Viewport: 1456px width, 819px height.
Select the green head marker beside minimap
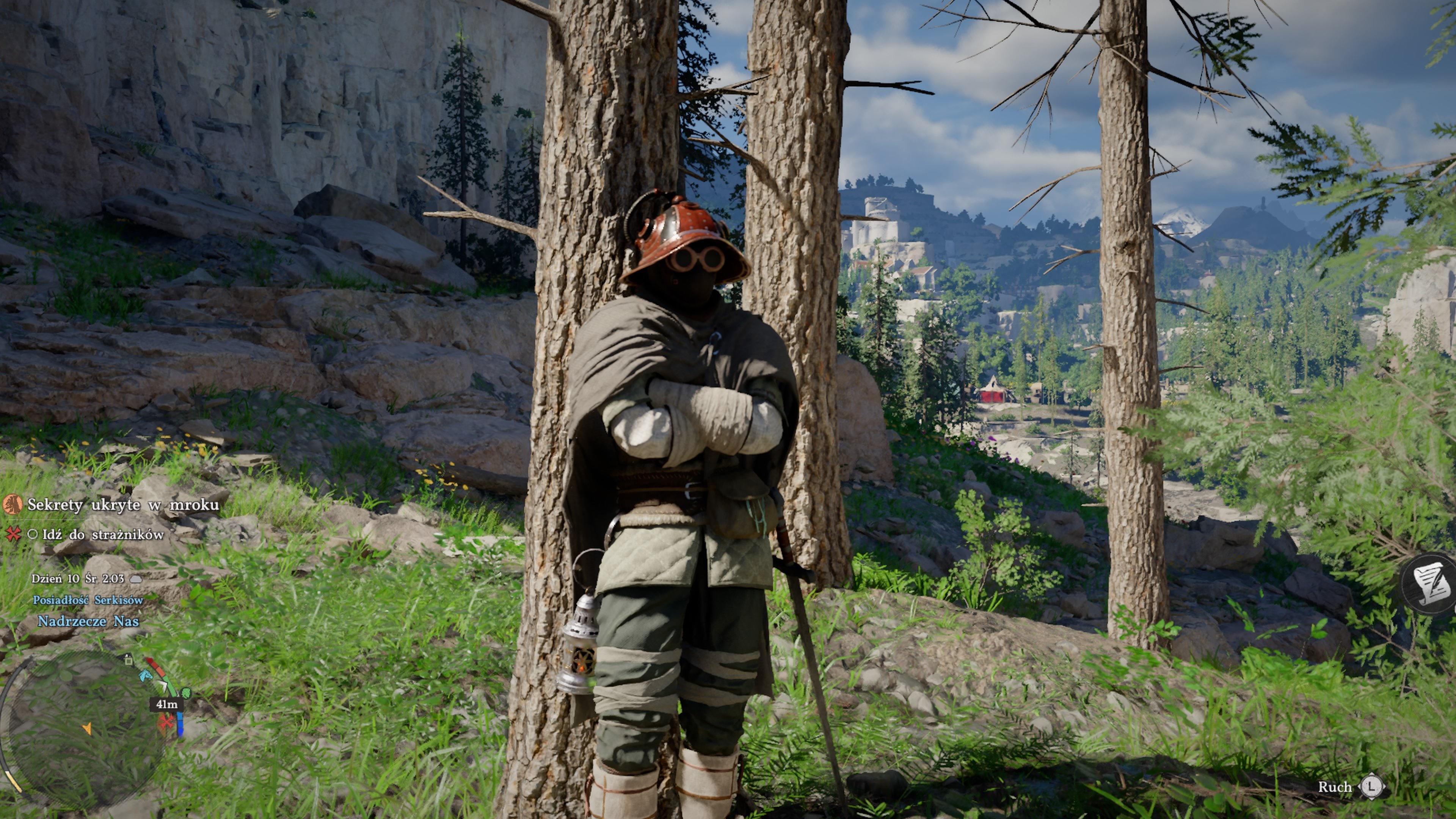point(185,693)
